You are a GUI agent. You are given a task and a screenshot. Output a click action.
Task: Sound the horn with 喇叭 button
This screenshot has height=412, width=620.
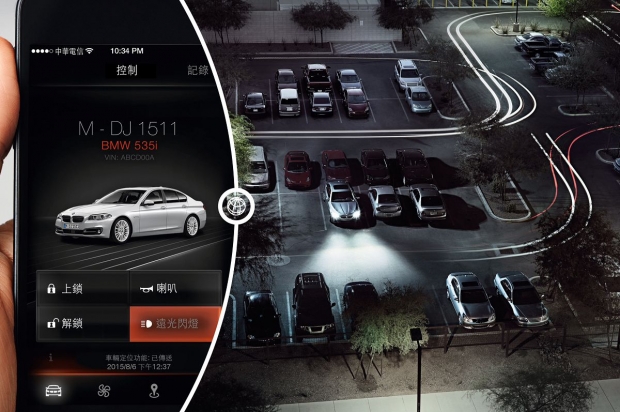coord(174,289)
